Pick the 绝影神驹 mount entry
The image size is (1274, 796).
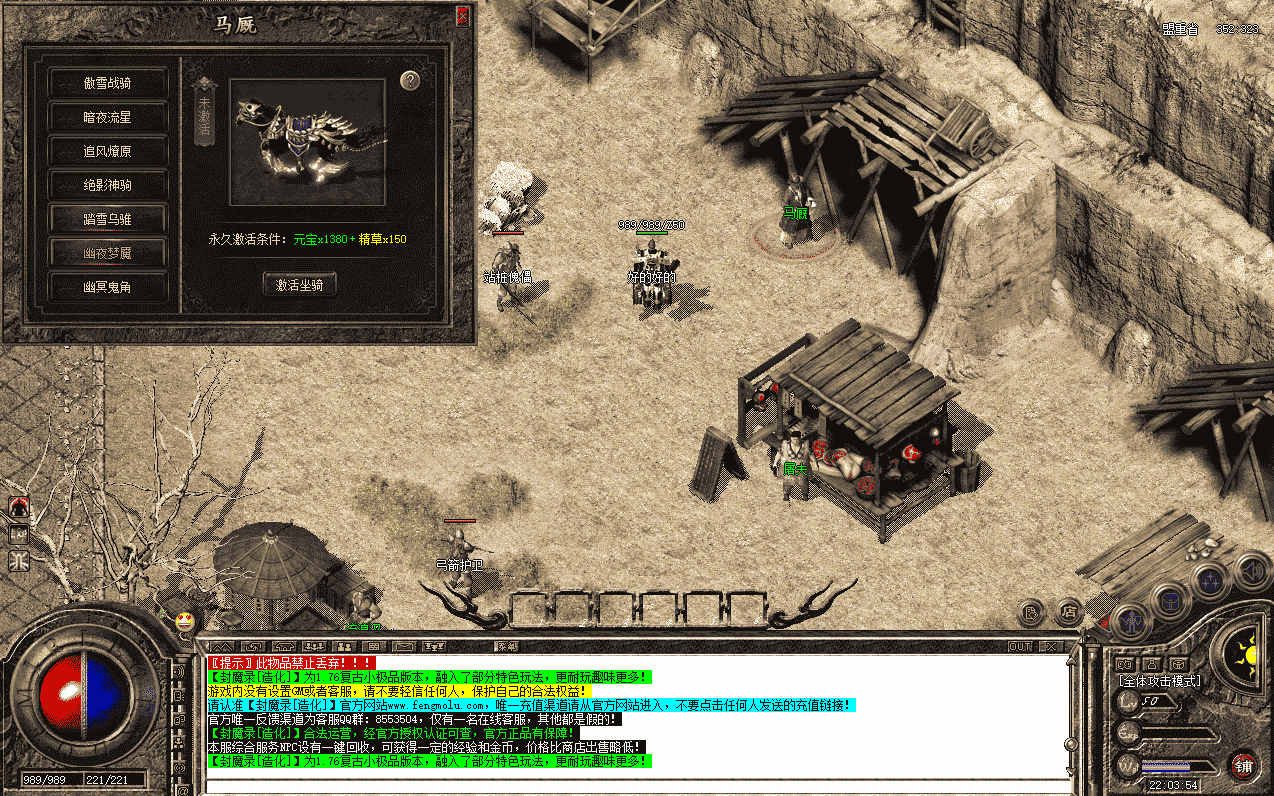click(x=107, y=185)
